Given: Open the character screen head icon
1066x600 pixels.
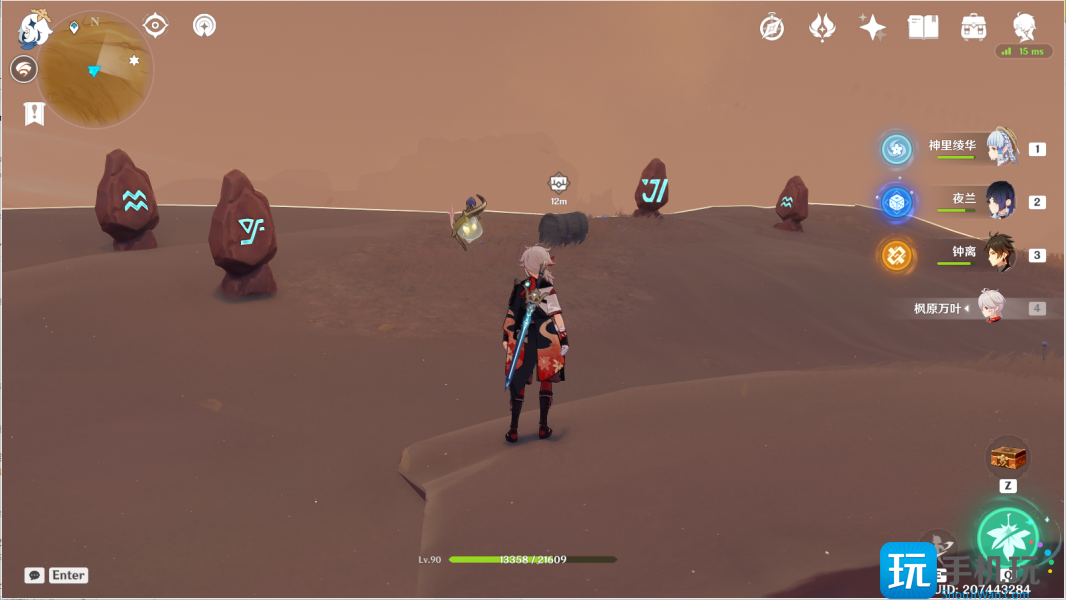Looking at the screenshot, I should coord(1024,27).
